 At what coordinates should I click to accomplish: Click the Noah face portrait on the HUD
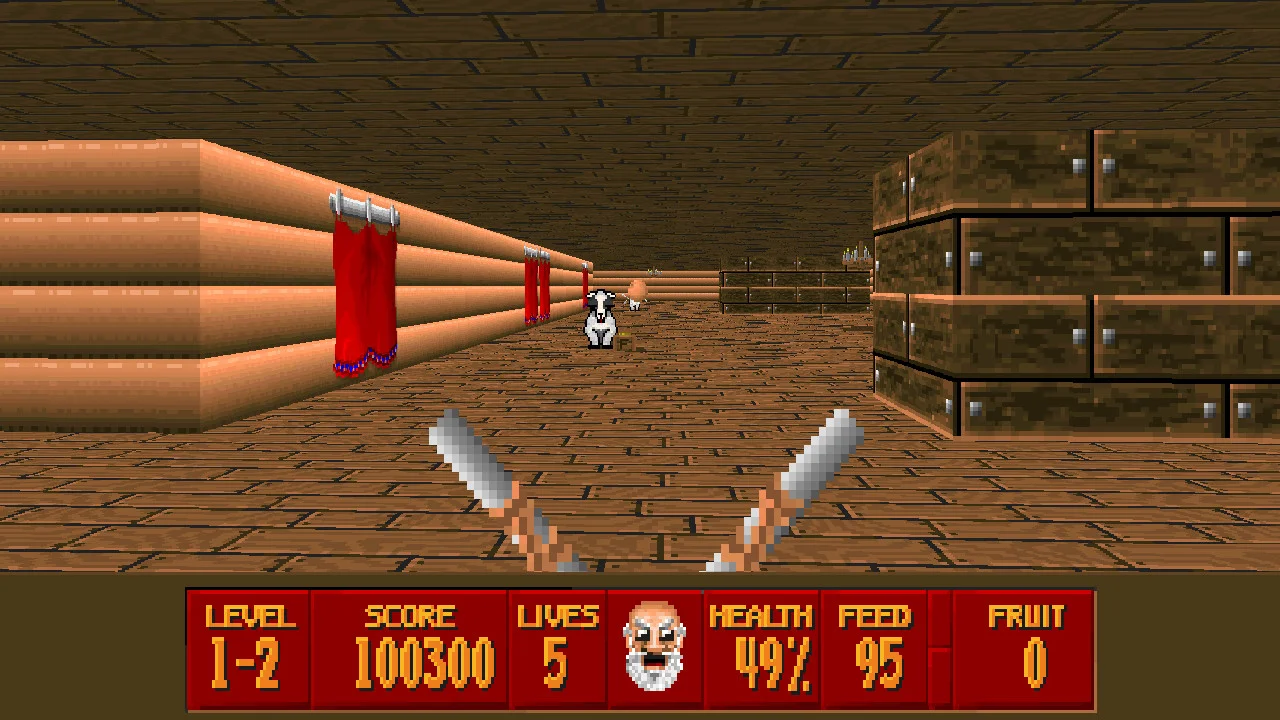tap(655, 648)
